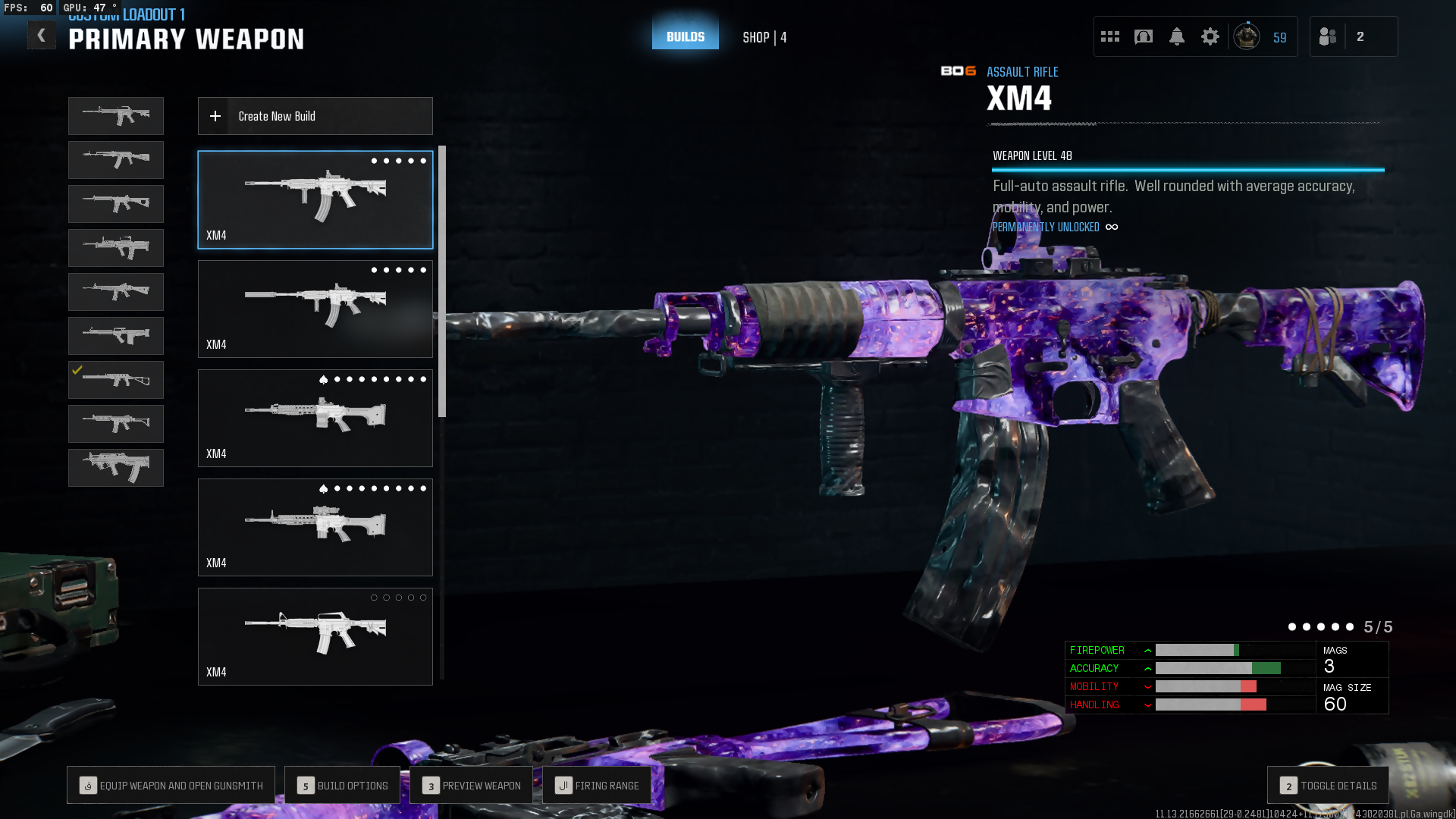Open the Shop tab
This screenshot has height=819, width=1456.
pos(764,37)
